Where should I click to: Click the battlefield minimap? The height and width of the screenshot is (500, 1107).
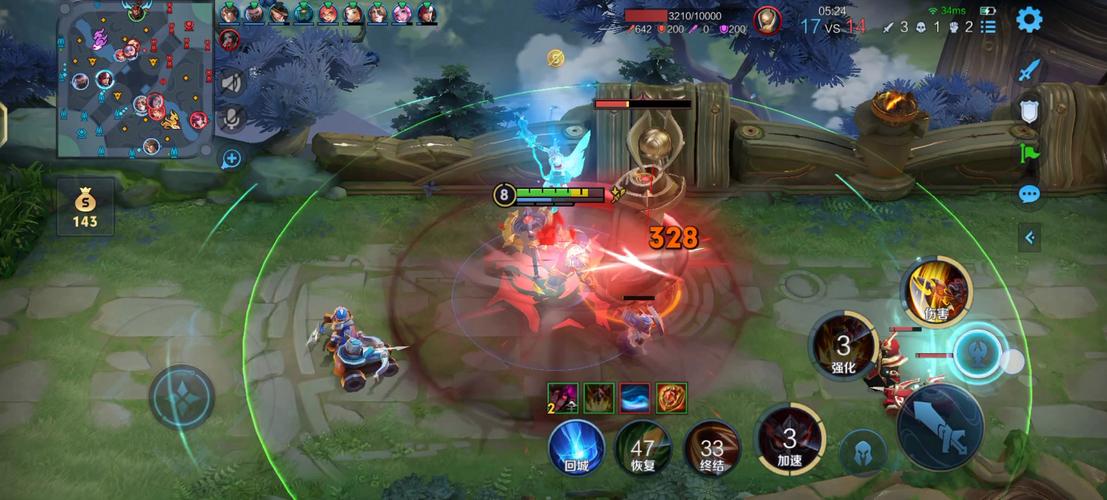[x=135, y=79]
